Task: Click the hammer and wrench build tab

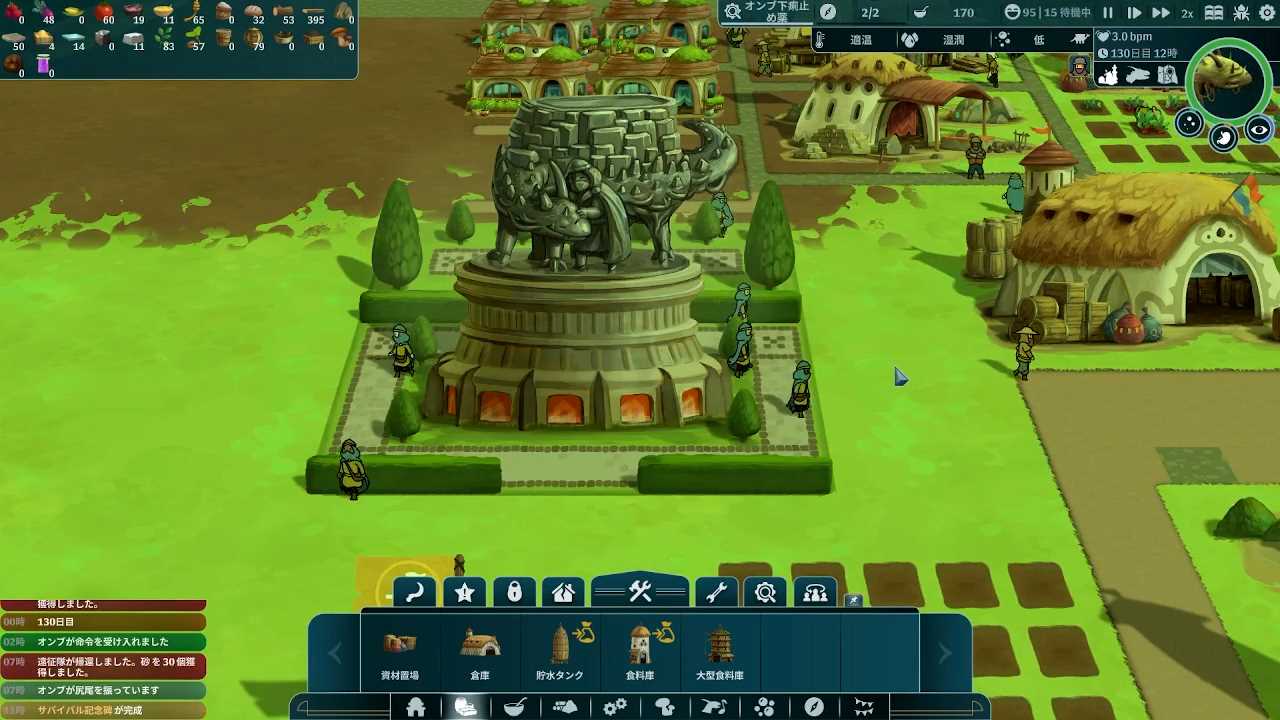Action: pos(640,592)
